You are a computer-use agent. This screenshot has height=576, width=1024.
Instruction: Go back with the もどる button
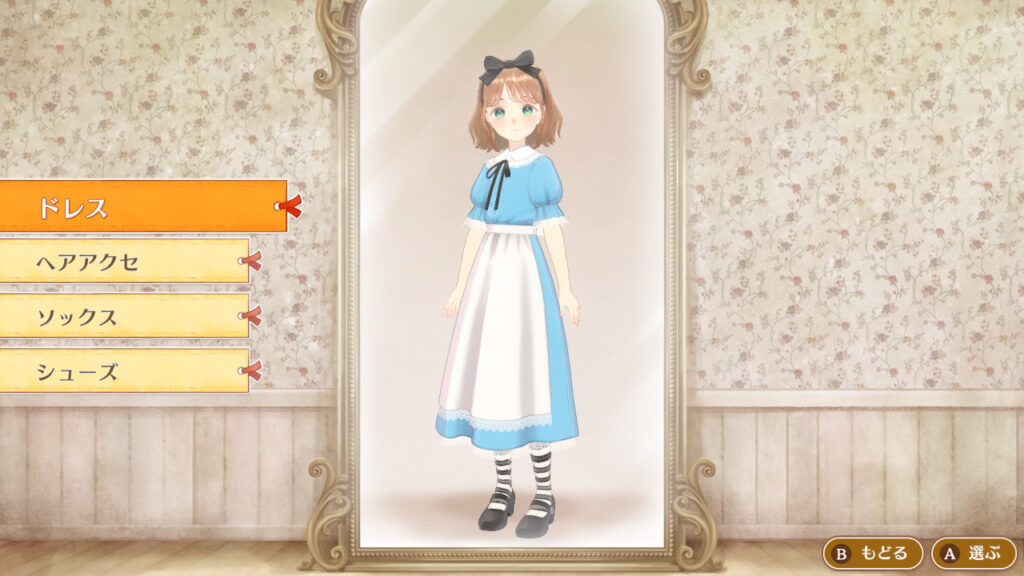coord(872,553)
